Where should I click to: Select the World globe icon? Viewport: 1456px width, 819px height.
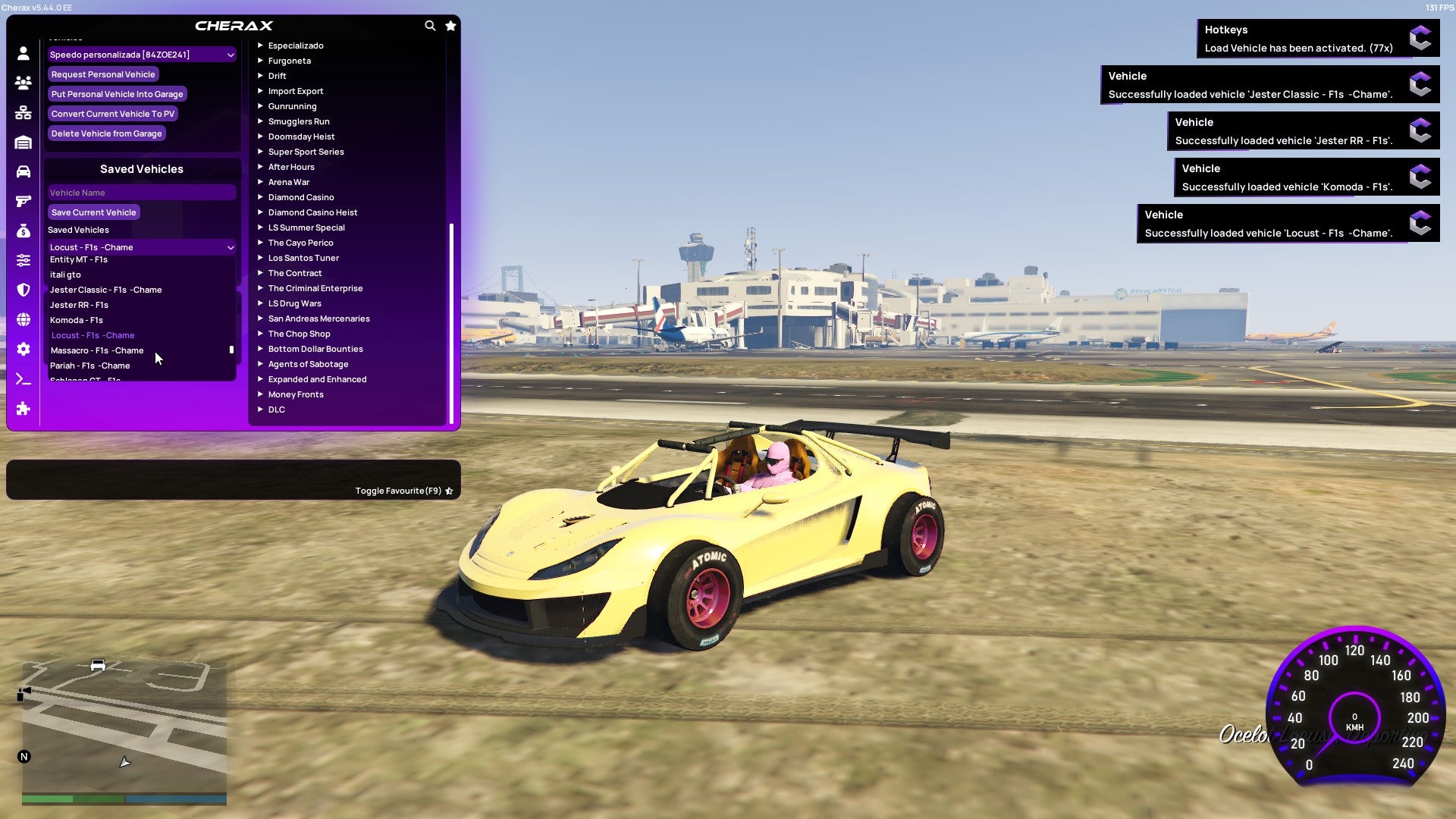[23, 319]
